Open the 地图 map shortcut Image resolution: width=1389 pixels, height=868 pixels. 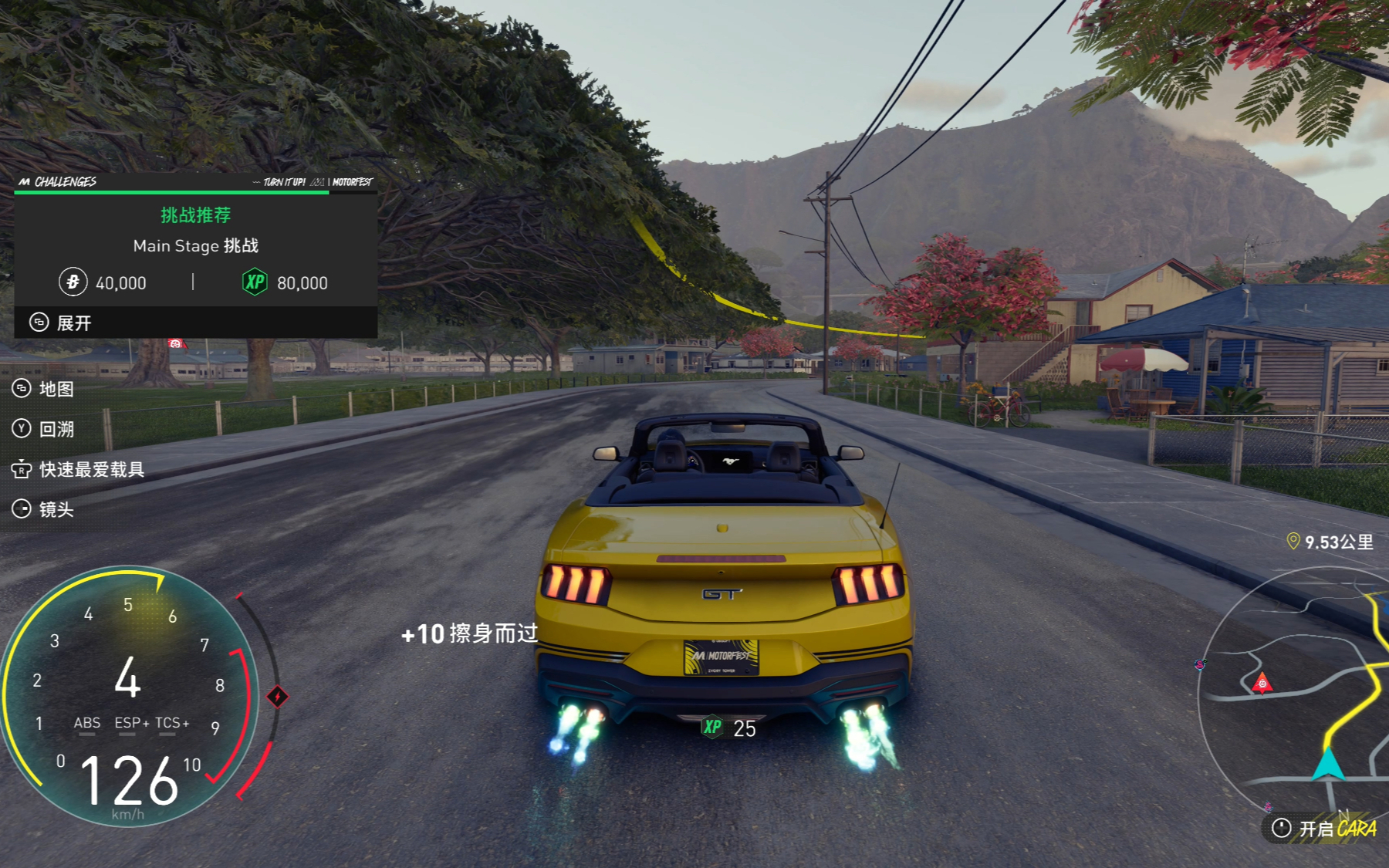(x=44, y=389)
